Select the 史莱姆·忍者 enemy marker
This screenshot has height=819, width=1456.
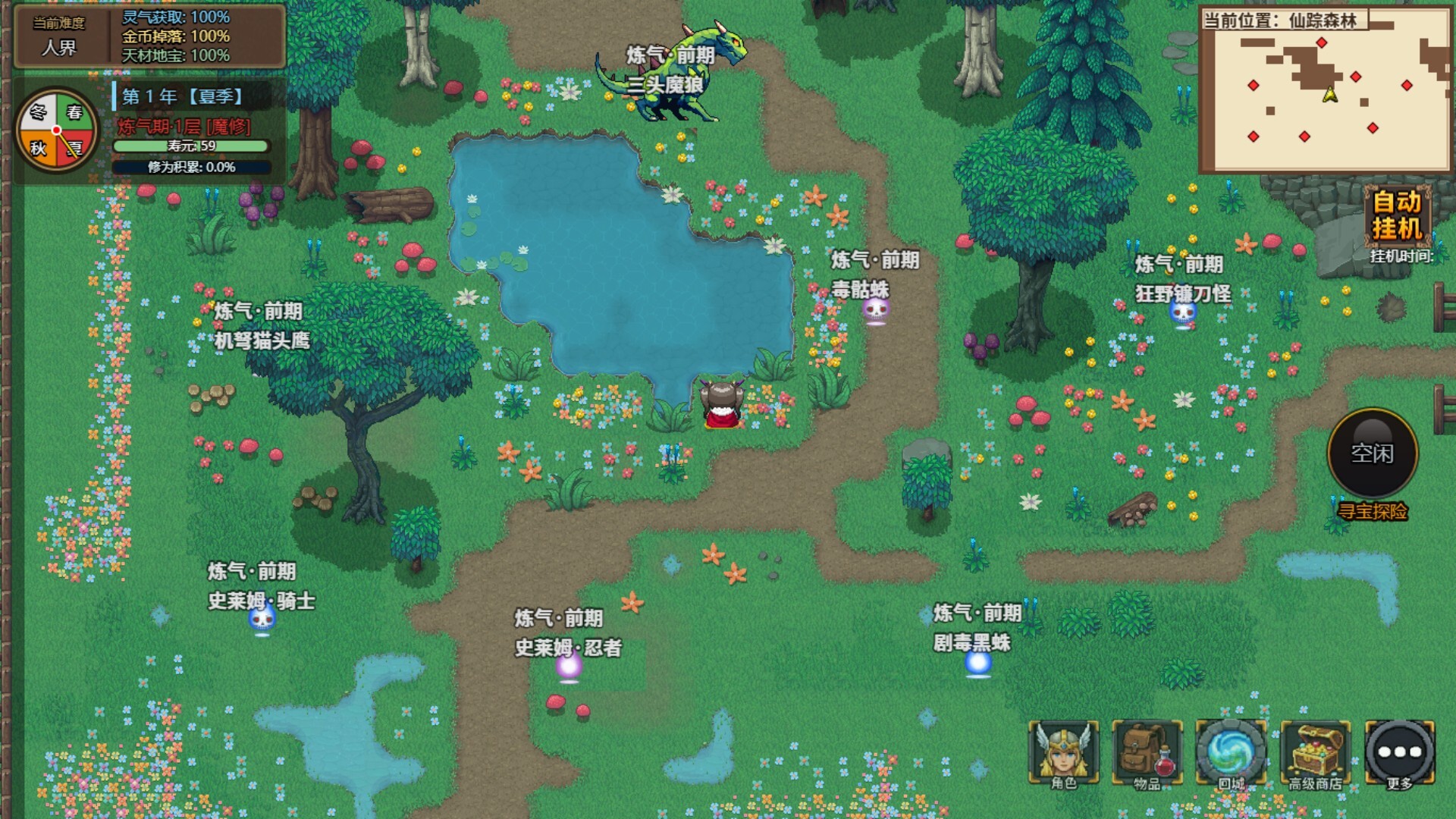(569, 667)
